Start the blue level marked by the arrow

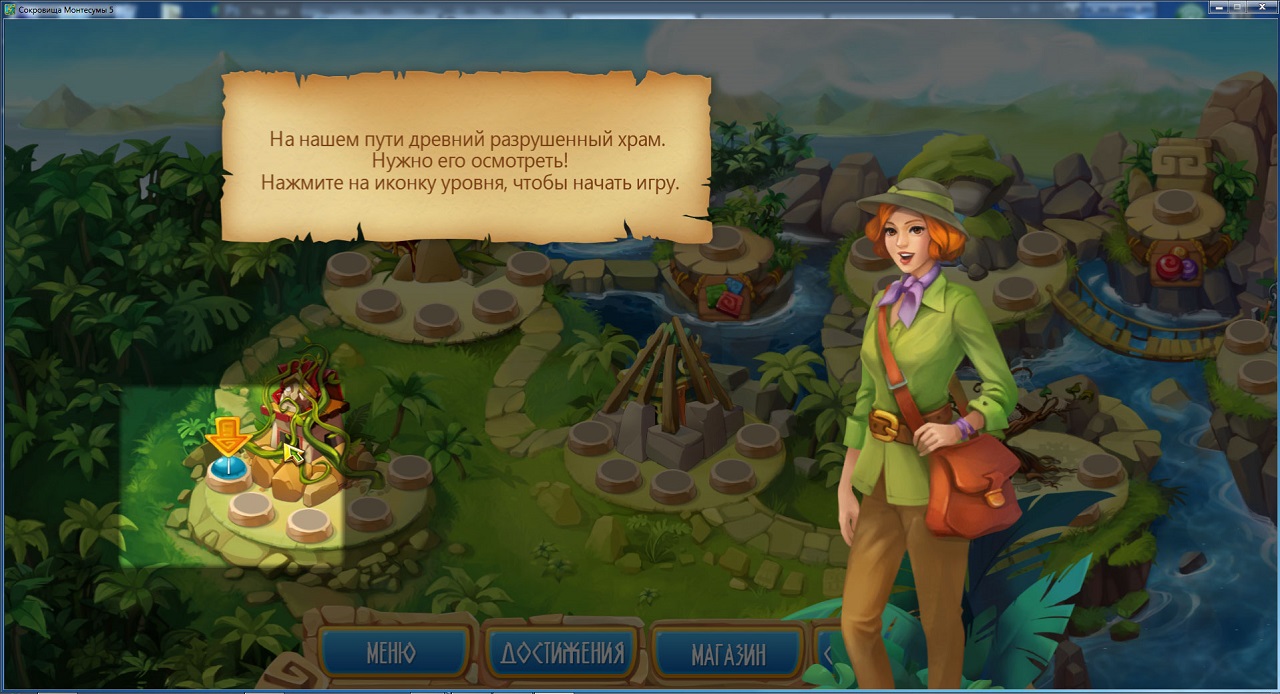tap(228, 470)
